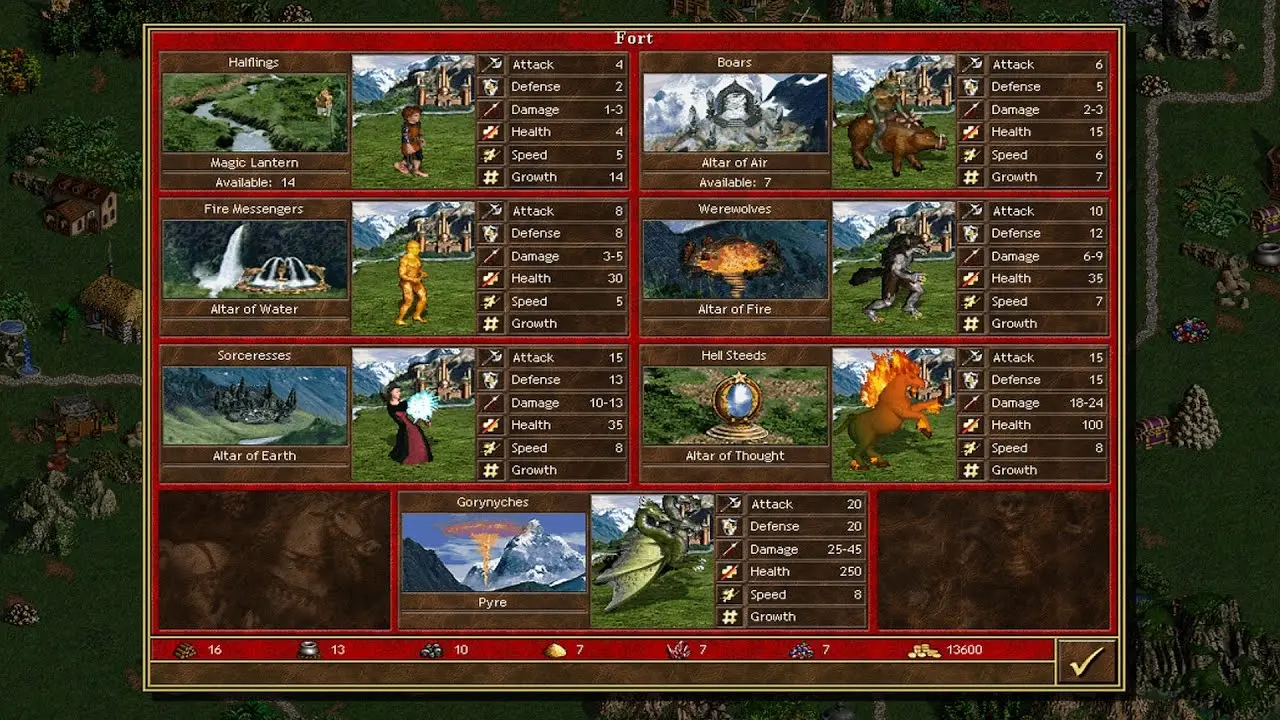The image size is (1280, 720).
Task: Select the Halflings creature portrait
Action: [413, 121]
